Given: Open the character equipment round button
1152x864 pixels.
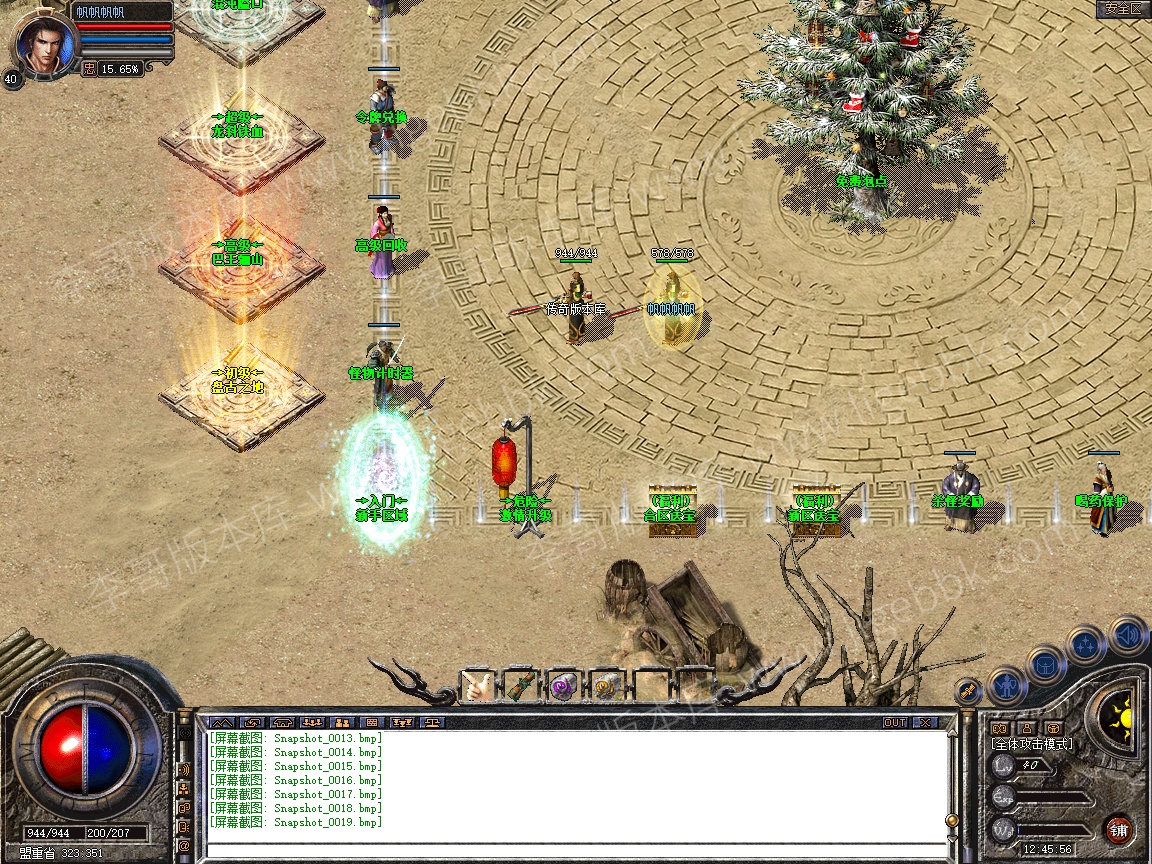Looking at the screenshot, I should click(x=1006, y=686).
